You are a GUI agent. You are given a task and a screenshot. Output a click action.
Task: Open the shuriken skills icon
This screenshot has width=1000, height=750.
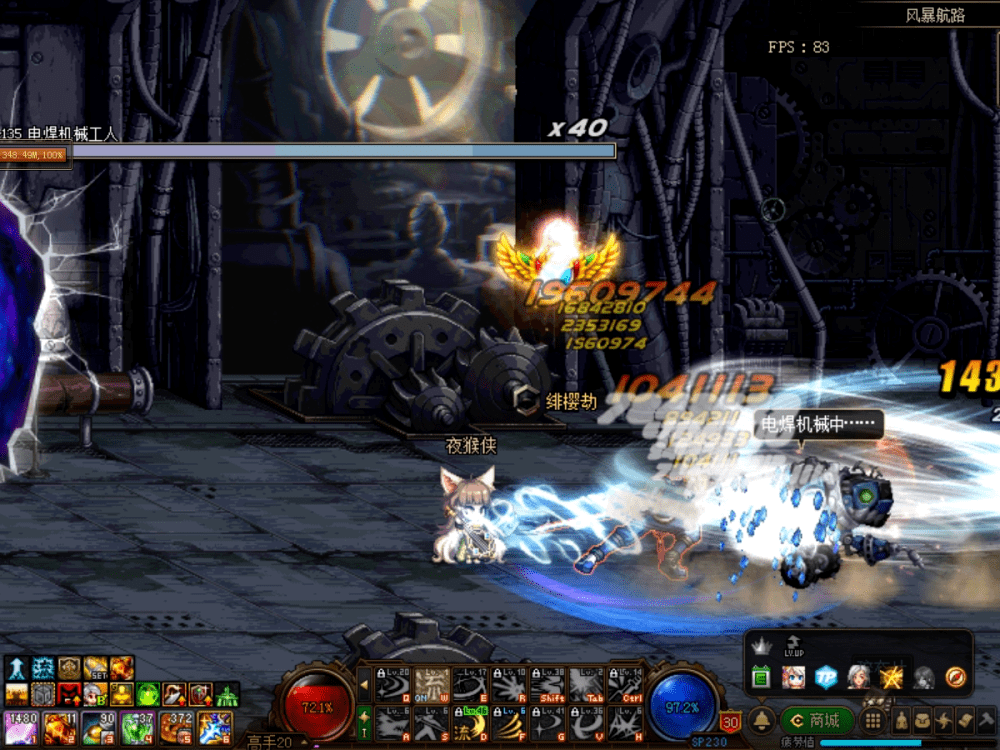tap(946, 720)
